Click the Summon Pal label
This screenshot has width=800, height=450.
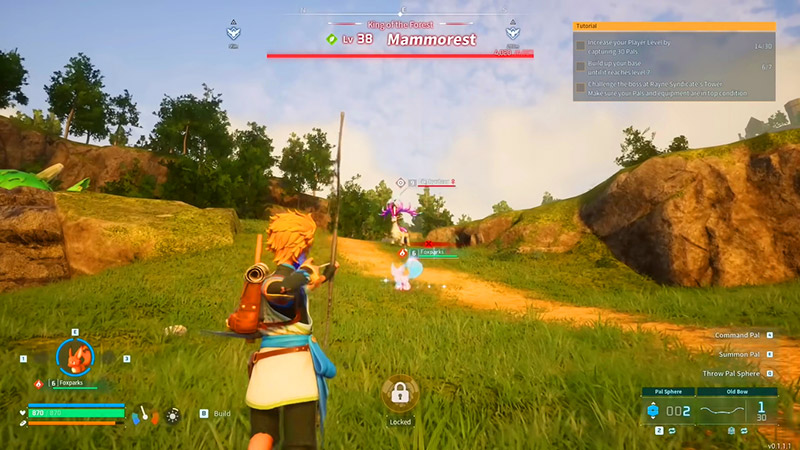[x=739, y=354]
